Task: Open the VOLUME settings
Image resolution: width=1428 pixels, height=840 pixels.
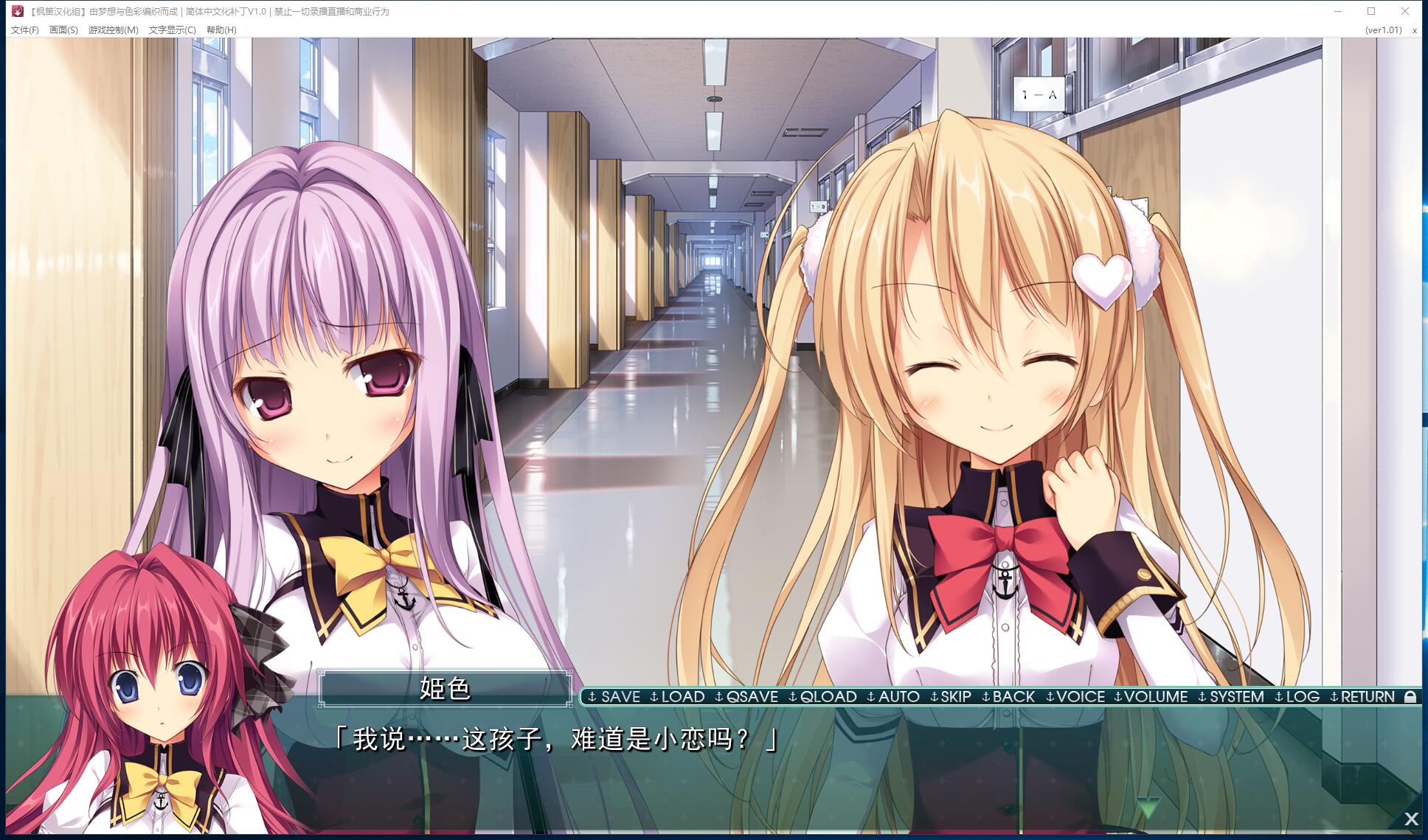Action: 1151,697
